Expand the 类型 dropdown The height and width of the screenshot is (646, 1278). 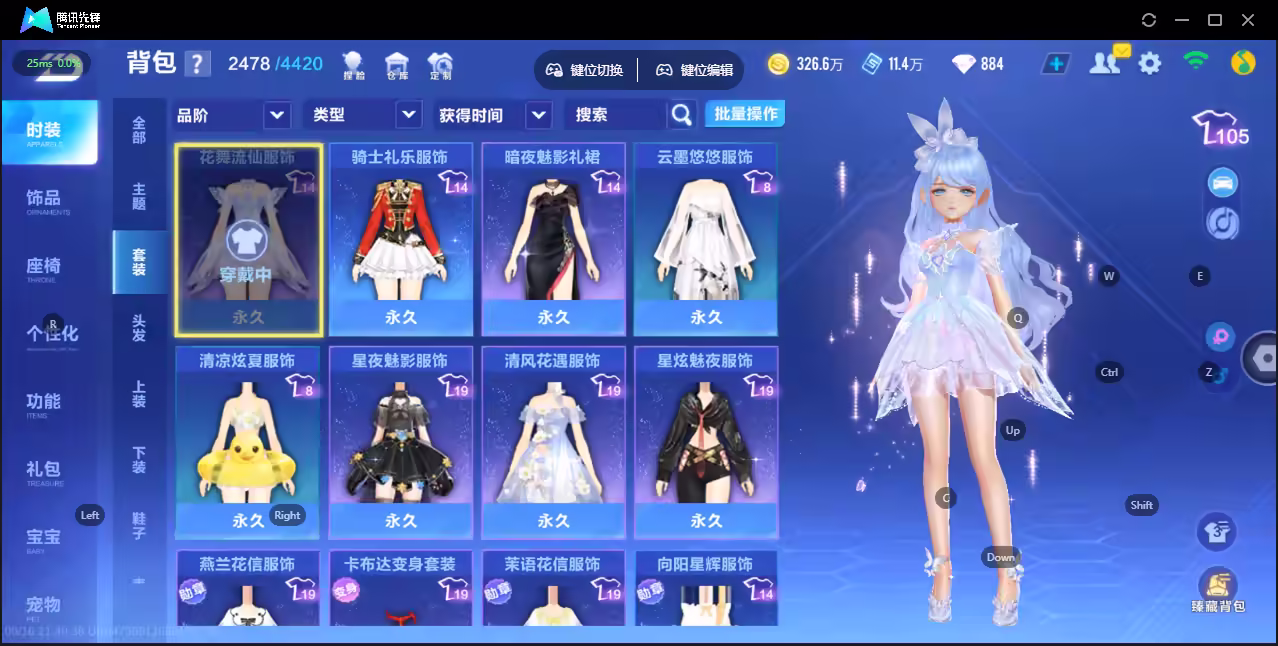coord(362,115)
